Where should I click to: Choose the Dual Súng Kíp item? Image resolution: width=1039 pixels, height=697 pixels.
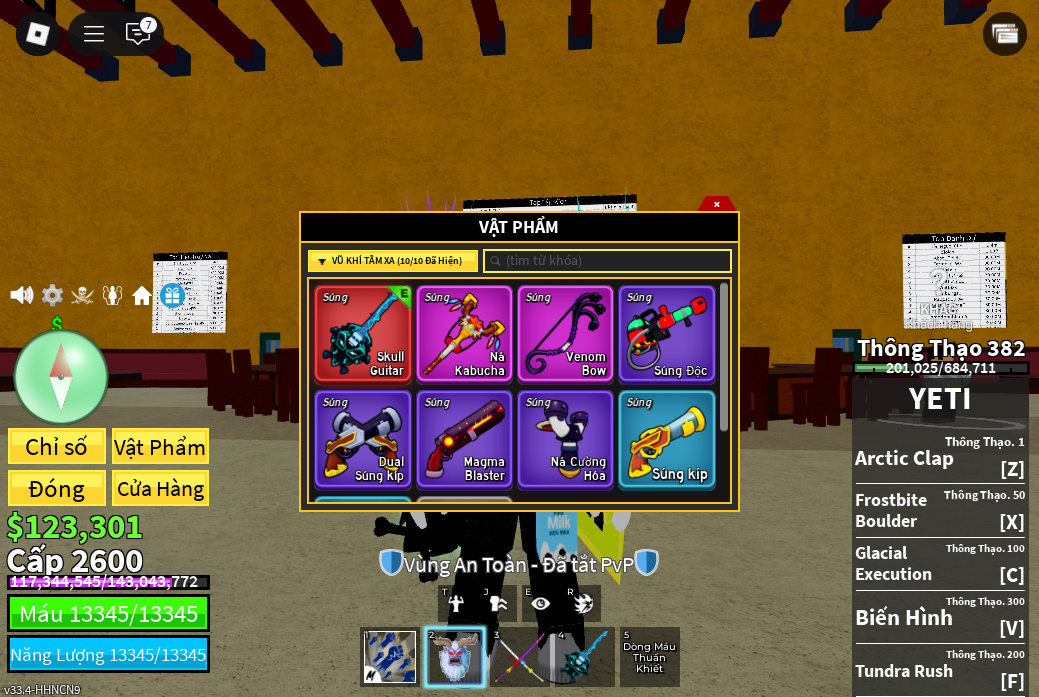(363, 439)
